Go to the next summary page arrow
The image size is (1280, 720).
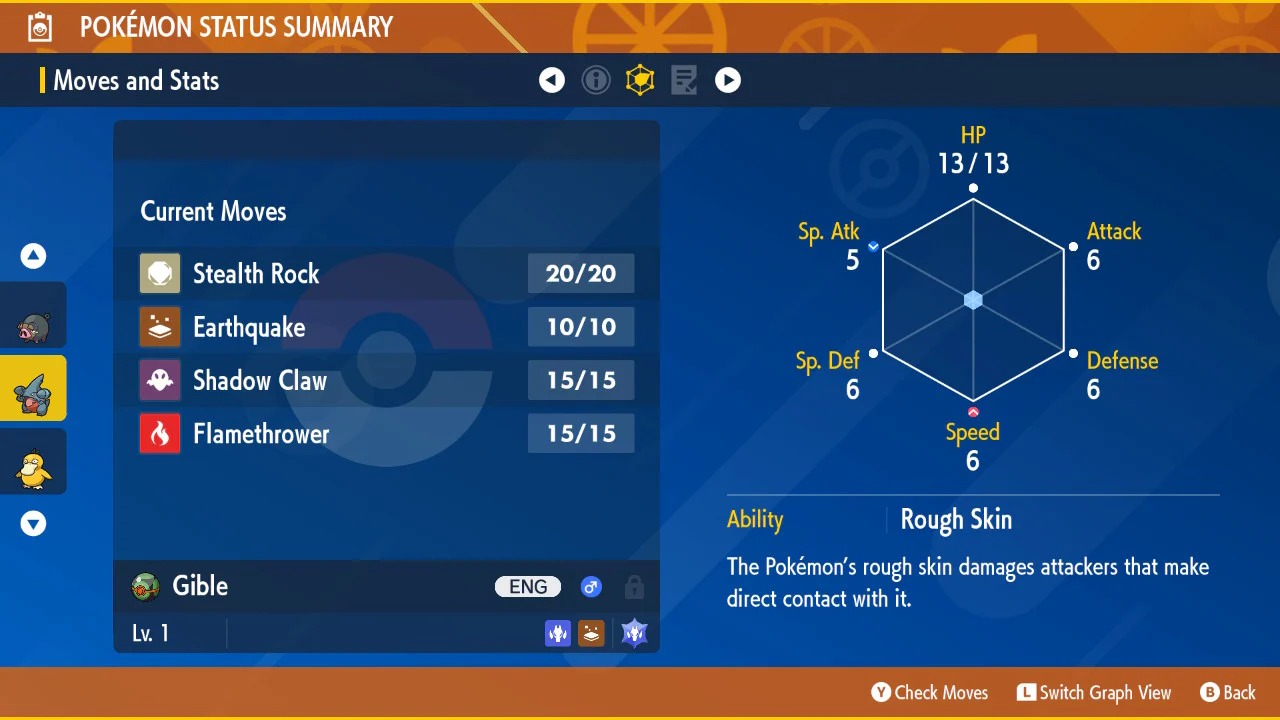(x=728, y=80)
